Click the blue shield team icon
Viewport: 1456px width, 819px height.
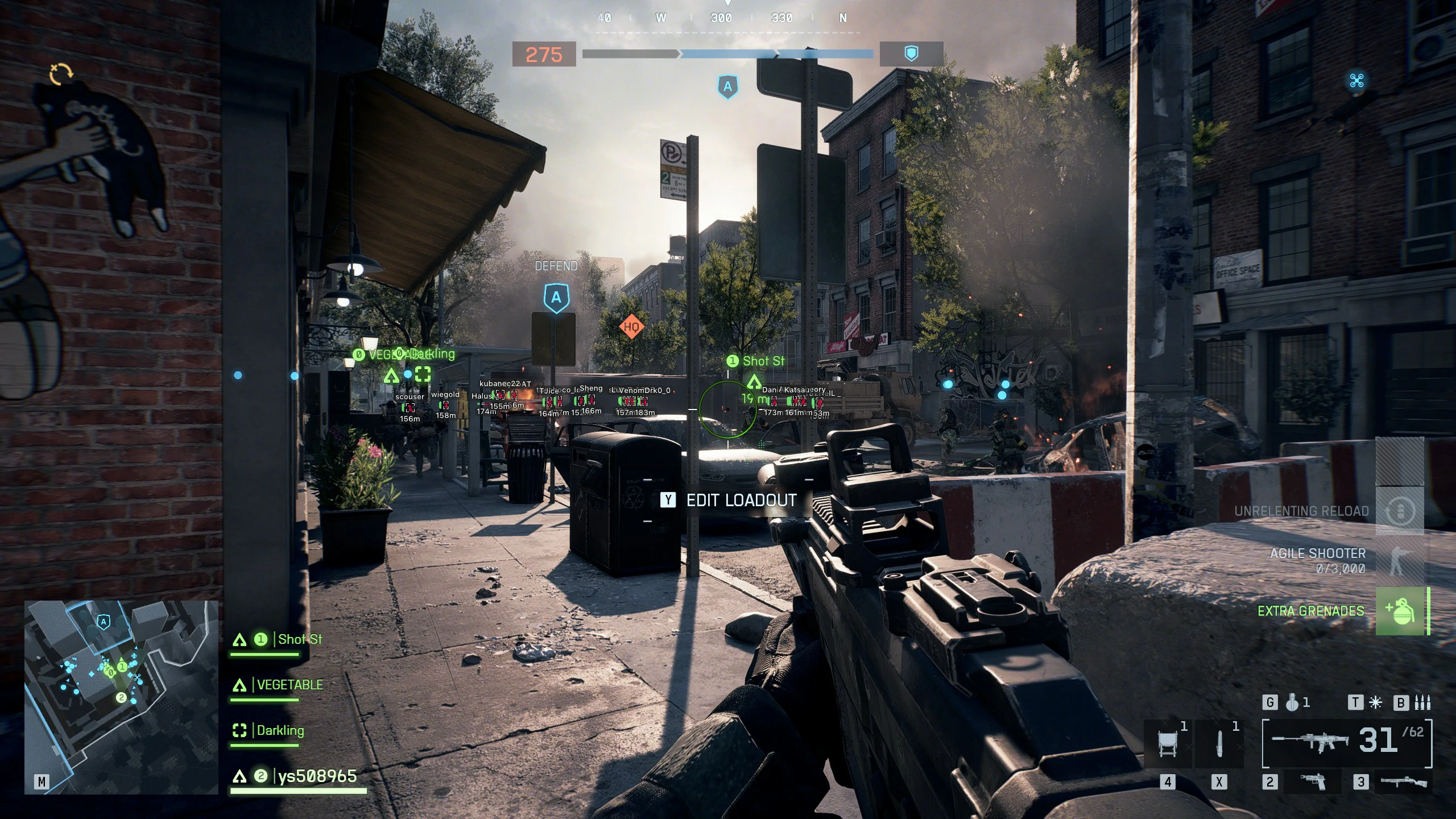[x=911, y=54]
